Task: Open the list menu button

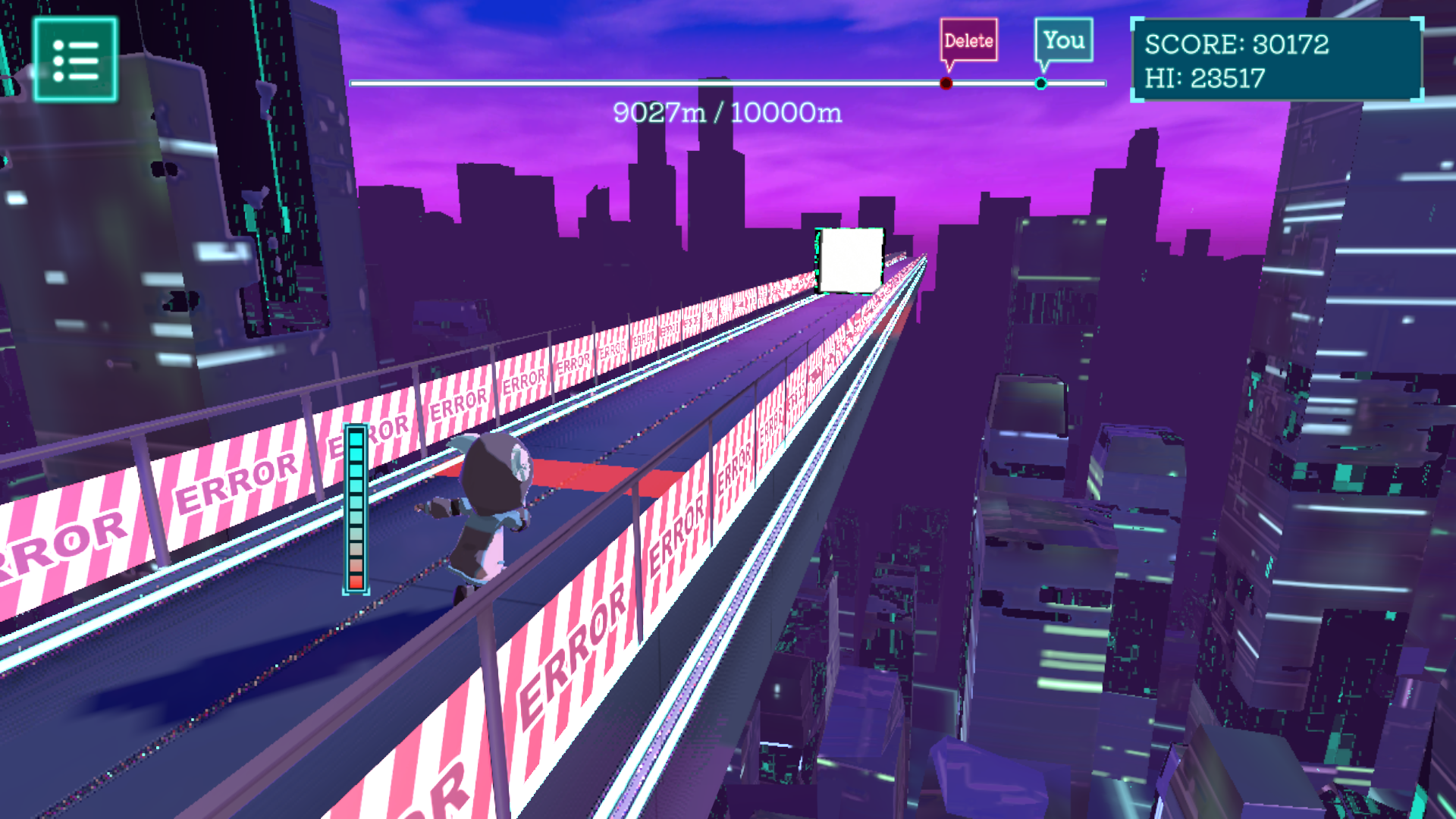Action: click(75, 60)
